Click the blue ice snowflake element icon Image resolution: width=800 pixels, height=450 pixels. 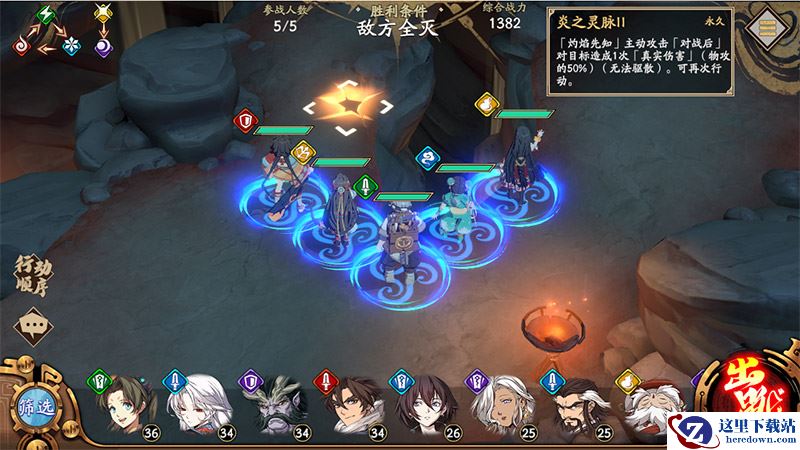[x=72, y=45]
